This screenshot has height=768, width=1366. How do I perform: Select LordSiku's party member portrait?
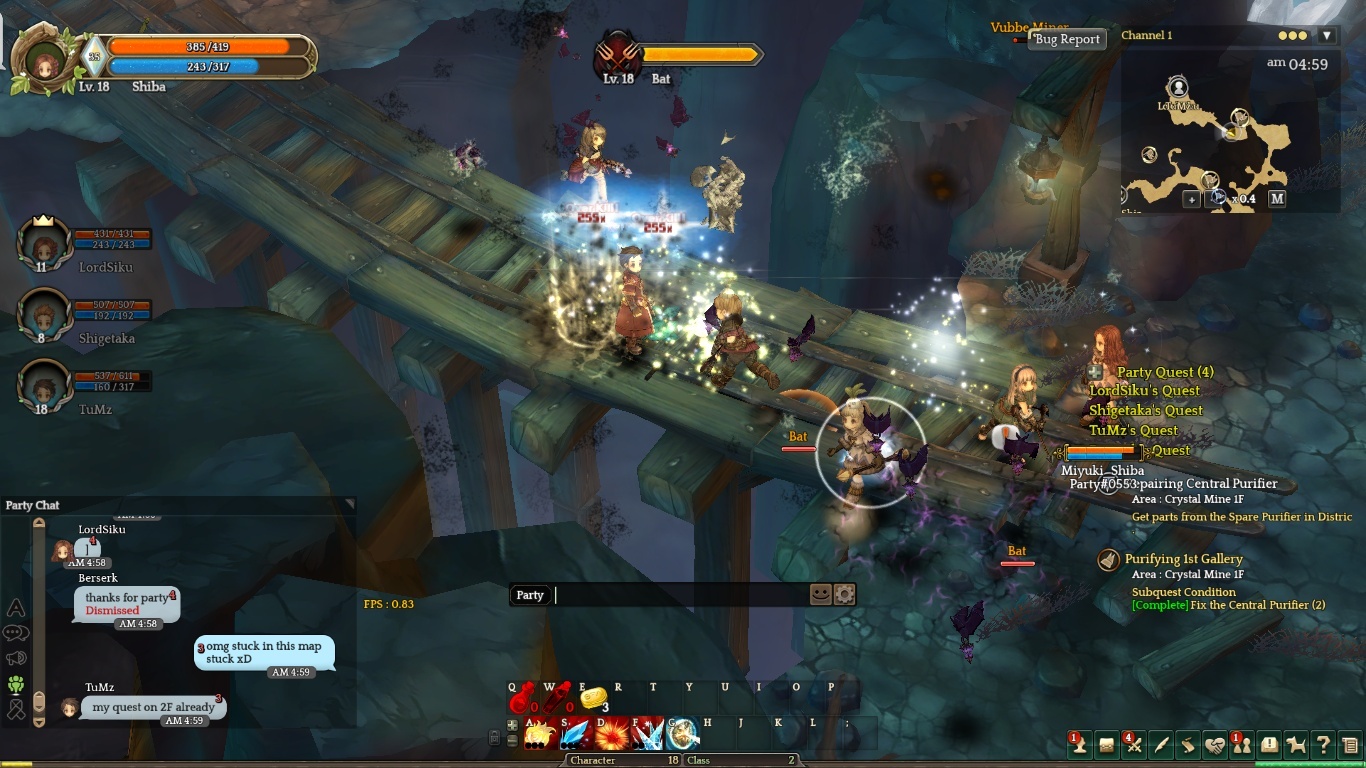tap(44, 245)
